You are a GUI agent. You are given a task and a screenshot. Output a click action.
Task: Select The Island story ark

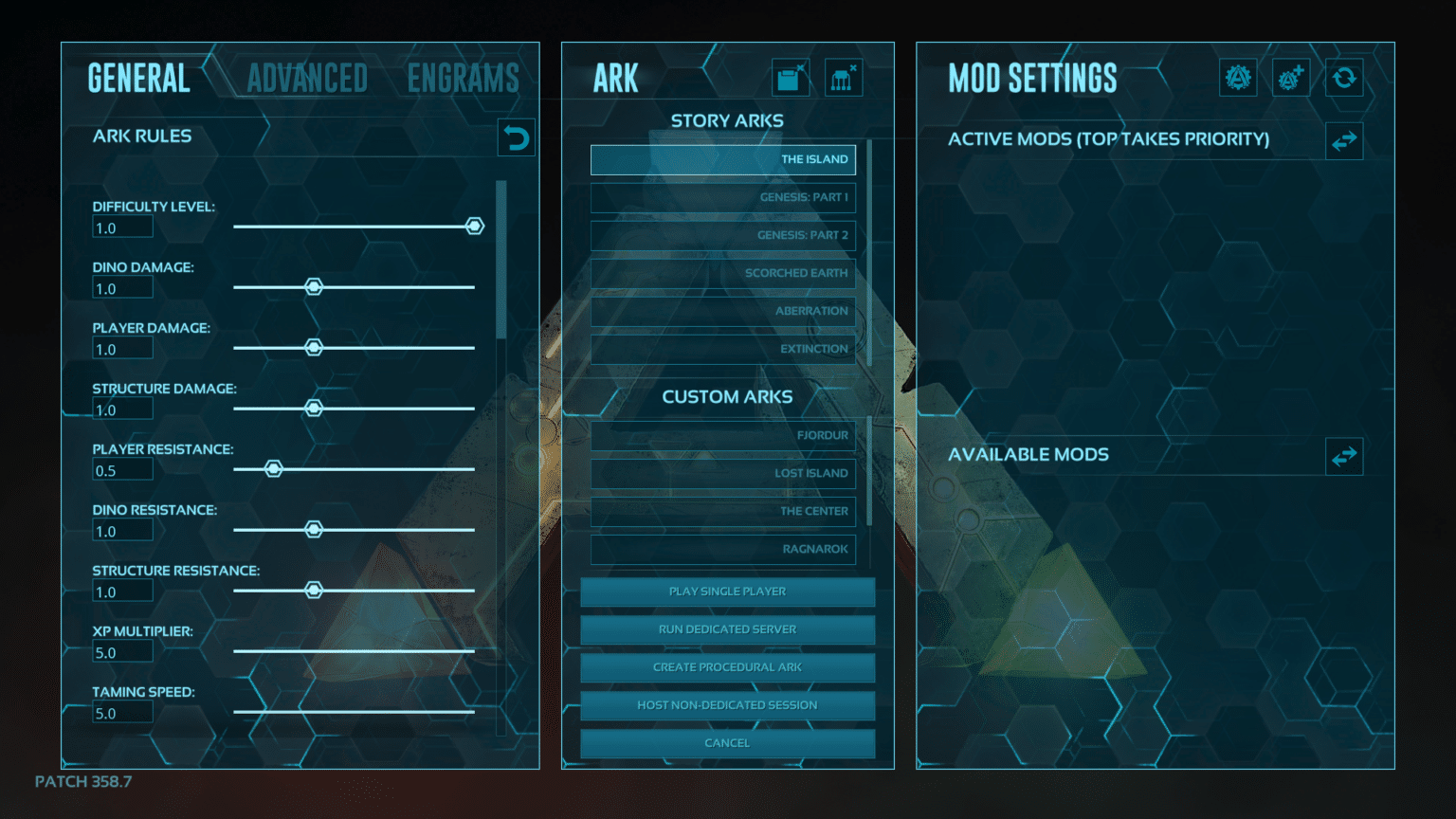coord(722,159)
